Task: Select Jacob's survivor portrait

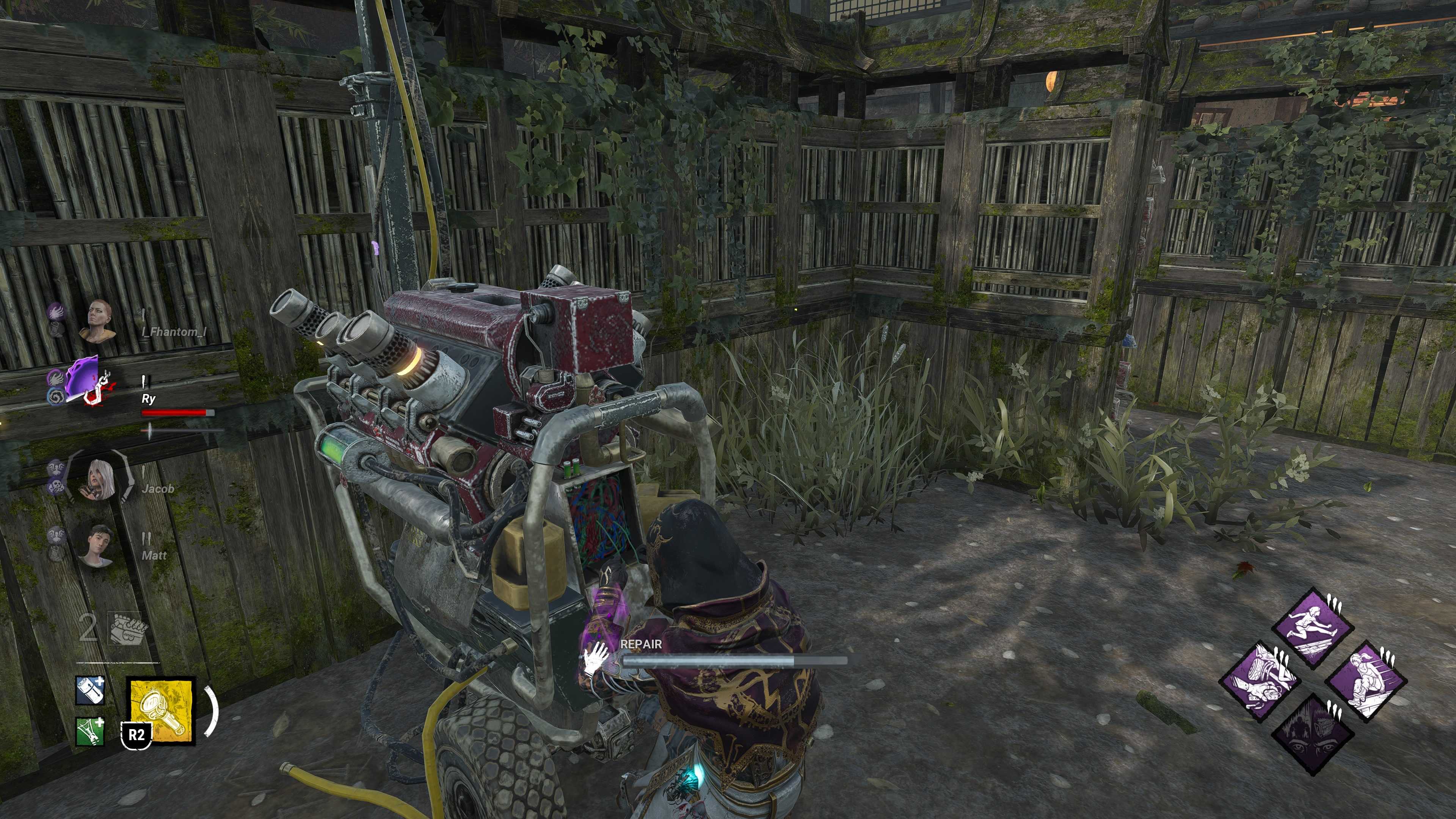Action: tap(100, 480)
